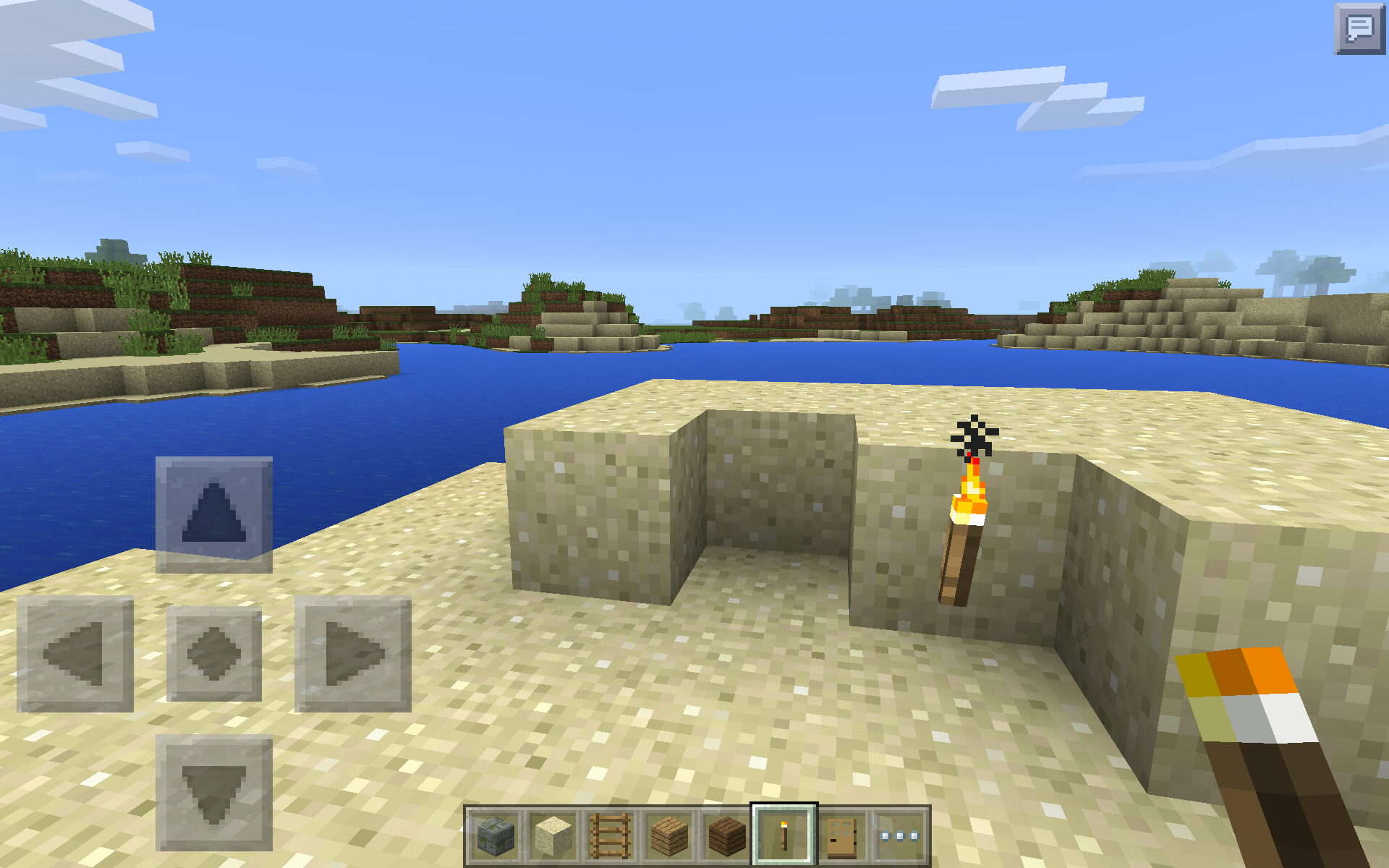The width and height of the screenshot is (1389, 868).
Task: Select the dark oak planks in the hotbar
Action: pyautogui.click(x=727, y=835)
